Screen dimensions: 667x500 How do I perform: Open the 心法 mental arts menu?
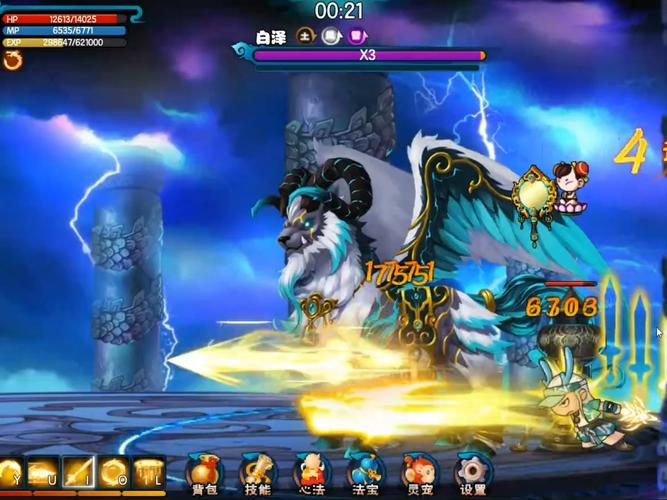click(312, 472)
